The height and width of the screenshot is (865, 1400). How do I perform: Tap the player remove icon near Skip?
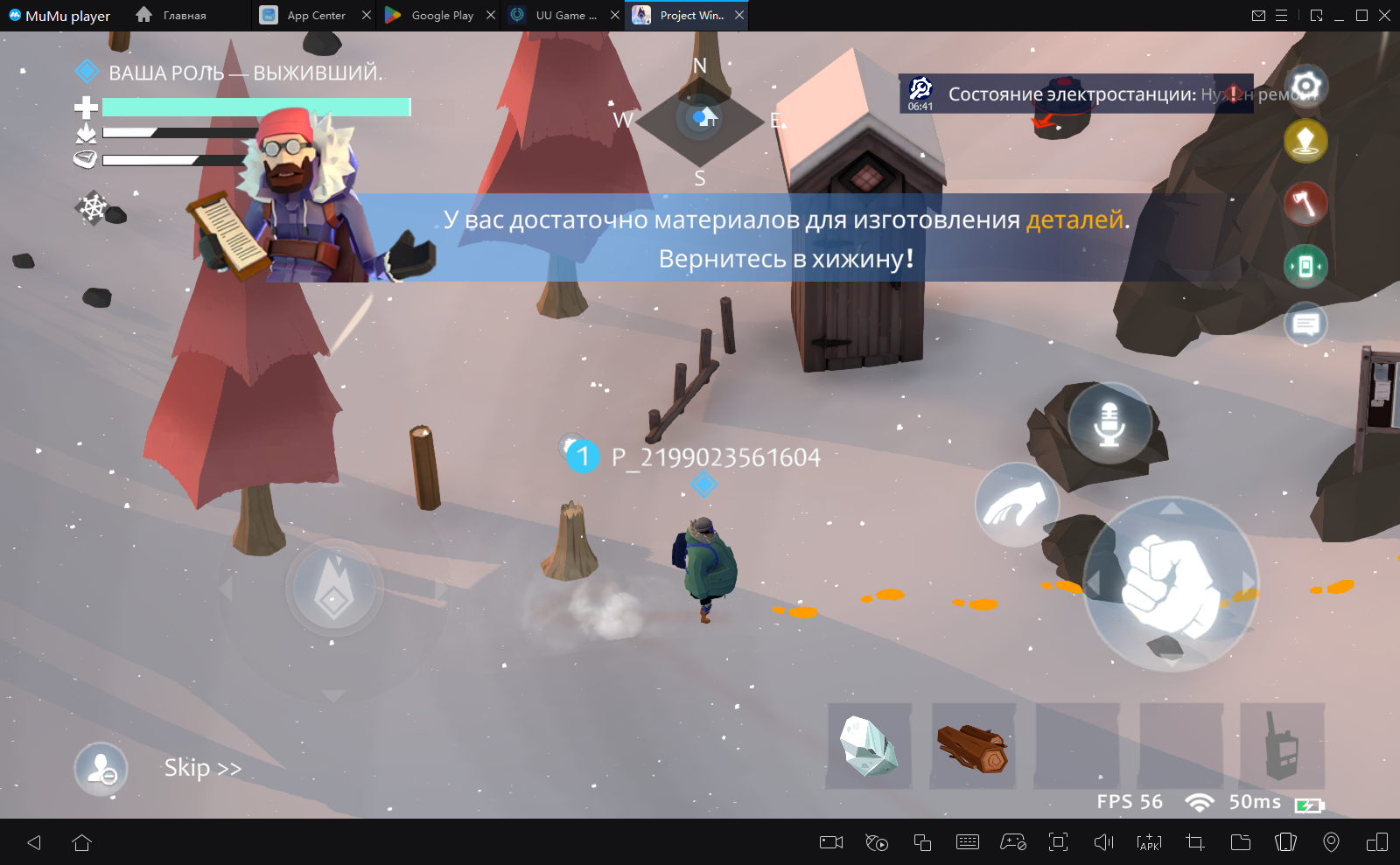tap(101, 769)
